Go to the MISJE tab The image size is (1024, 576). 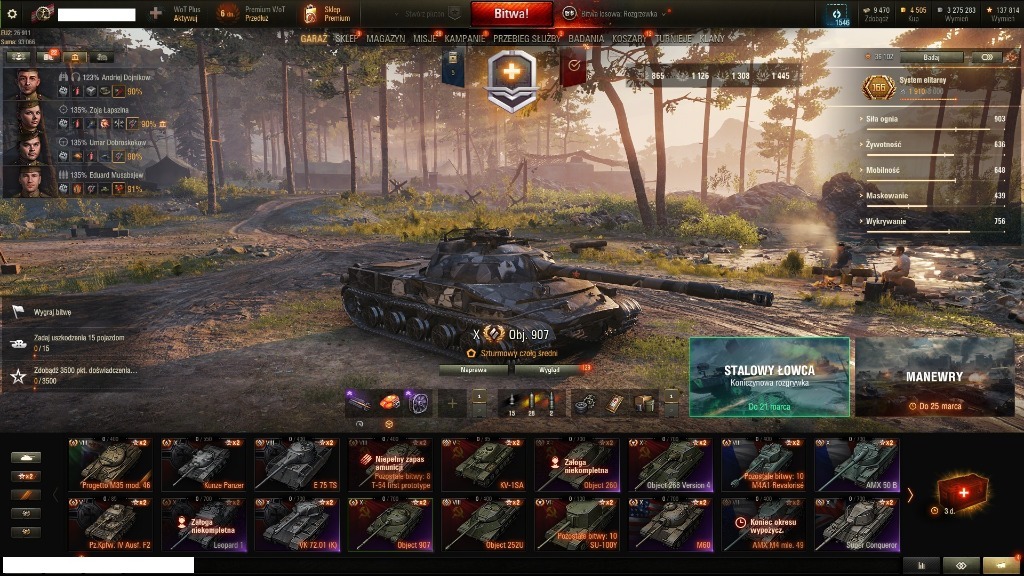coord(425,39)
